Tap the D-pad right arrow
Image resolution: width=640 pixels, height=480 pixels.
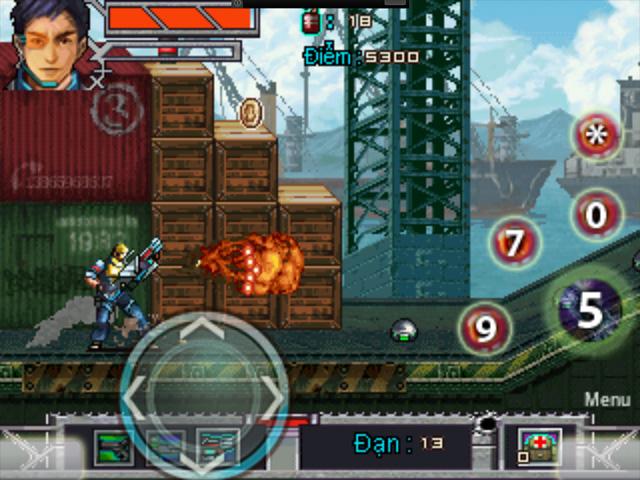pos(268,391)
